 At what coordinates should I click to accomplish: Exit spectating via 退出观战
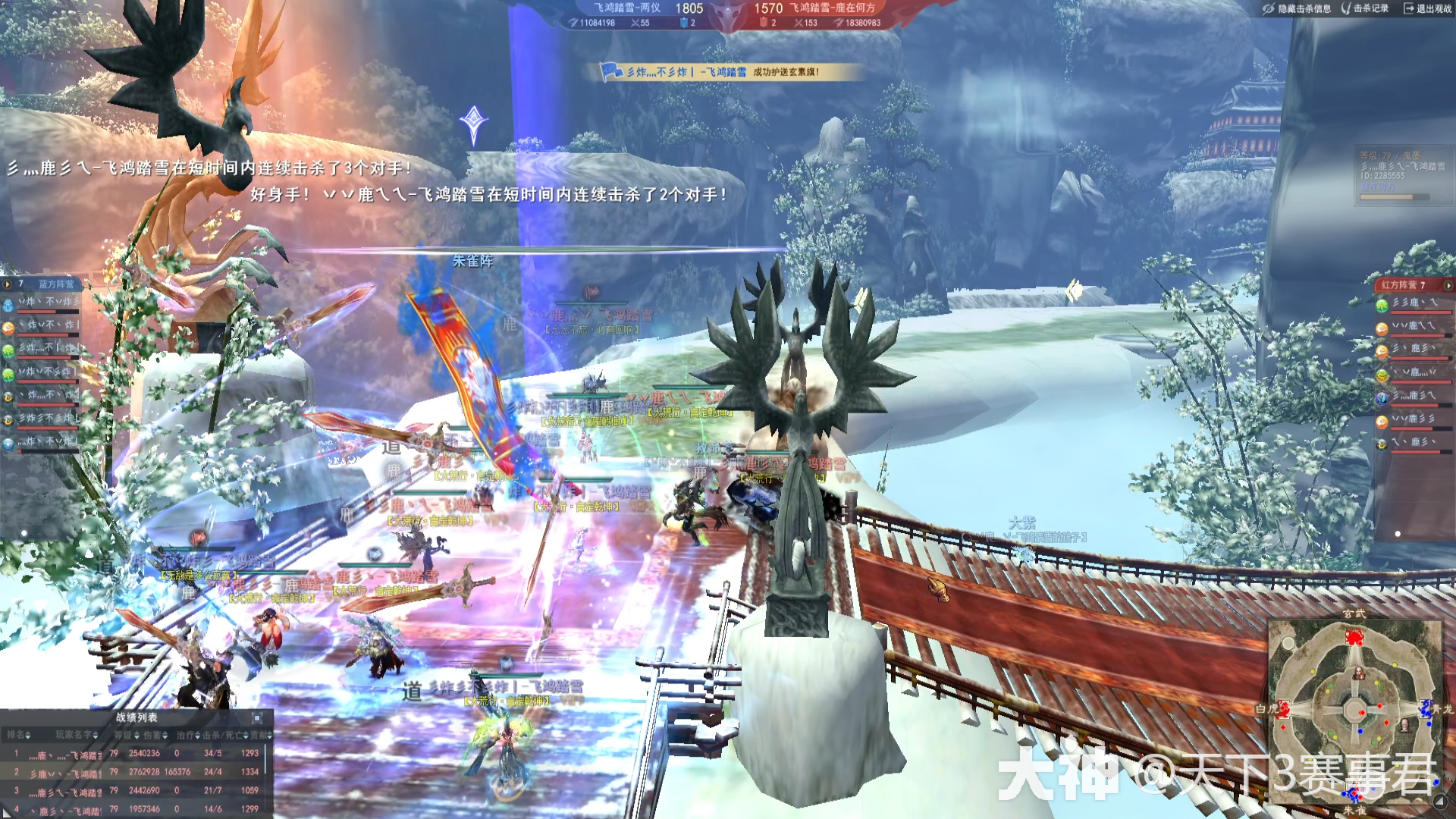(1426, 8)
